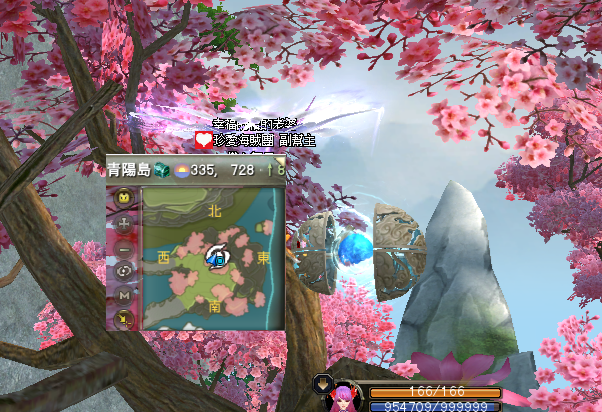
Task: Zoom in the minimap with the plus button
Action: [x=124, y=223]
